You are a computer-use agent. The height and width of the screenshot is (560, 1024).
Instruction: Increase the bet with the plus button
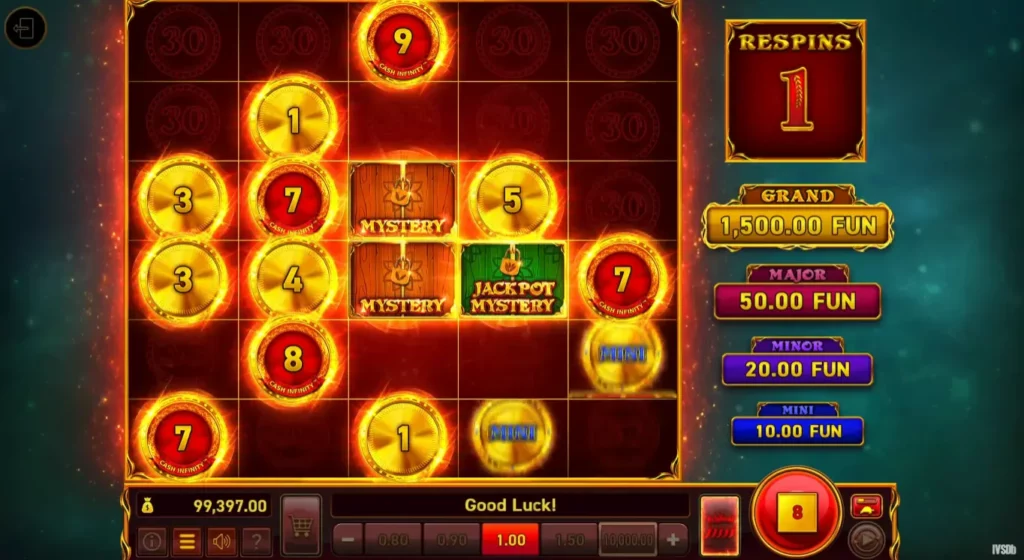pos(673,538)
